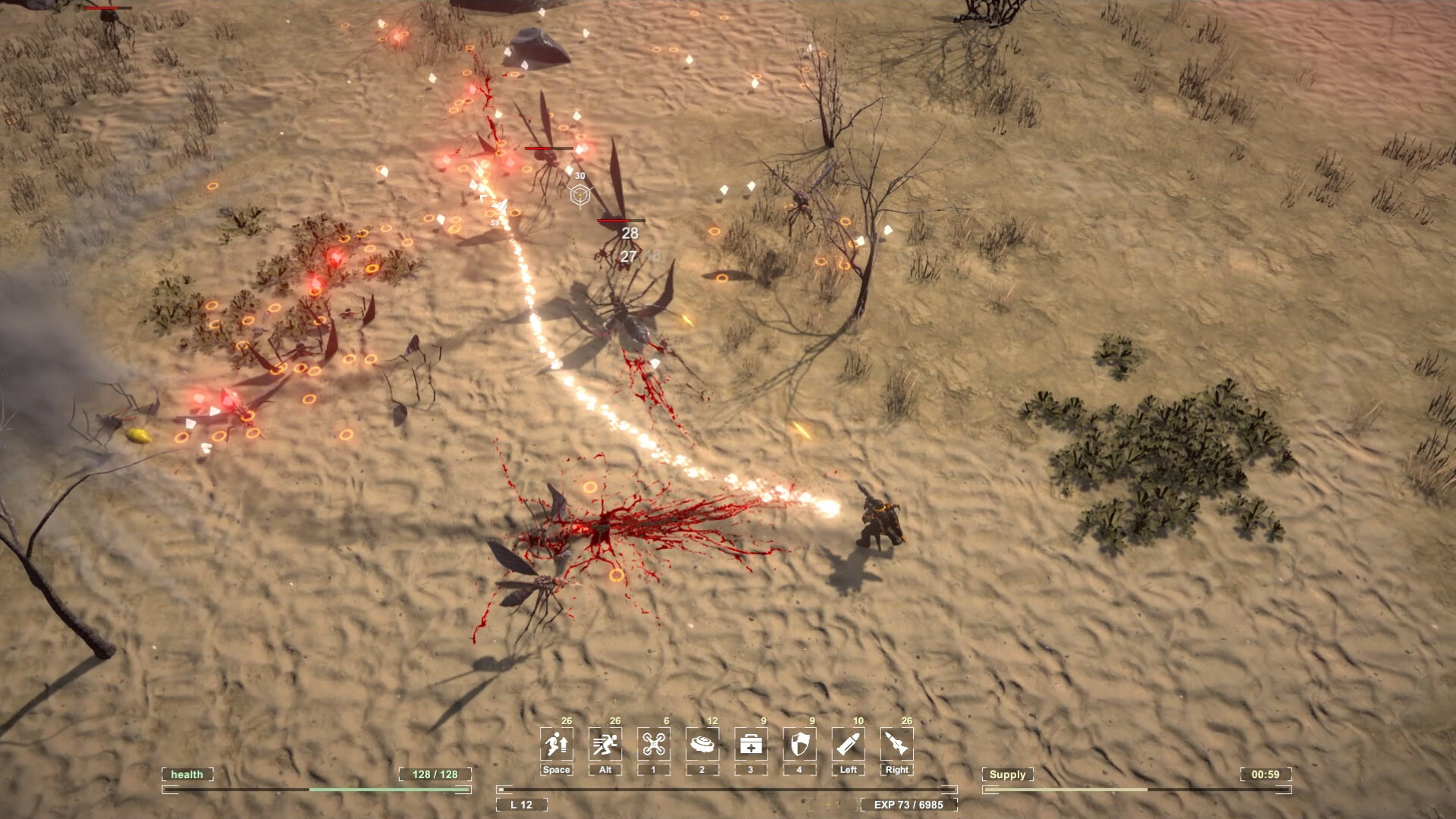
Task: Expand the L 12 level indicator
Action: pyautogui.click(x=521, y=805)
